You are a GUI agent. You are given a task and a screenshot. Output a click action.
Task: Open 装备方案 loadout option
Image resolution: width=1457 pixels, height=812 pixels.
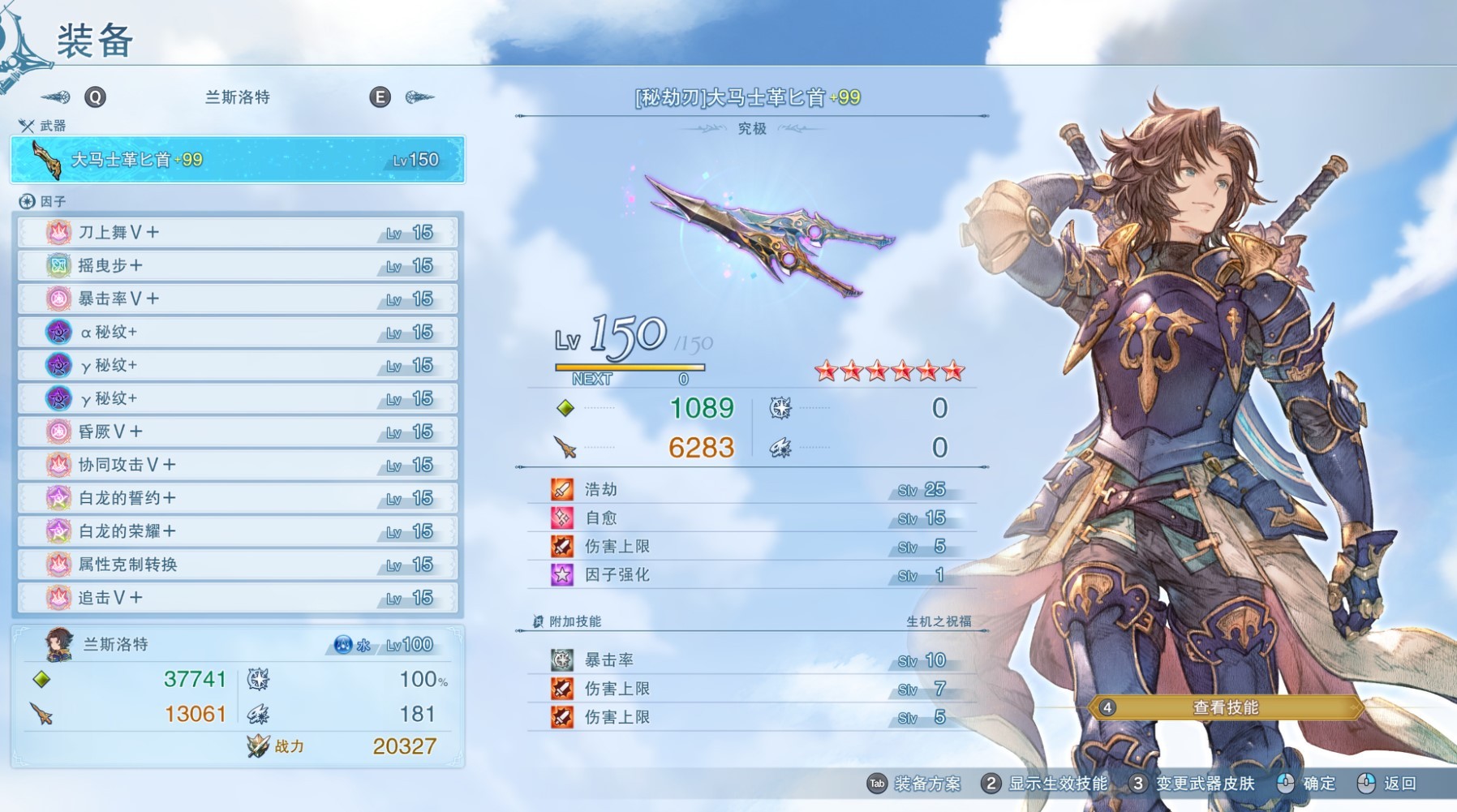pyautogui.click(x=915, y=784)
